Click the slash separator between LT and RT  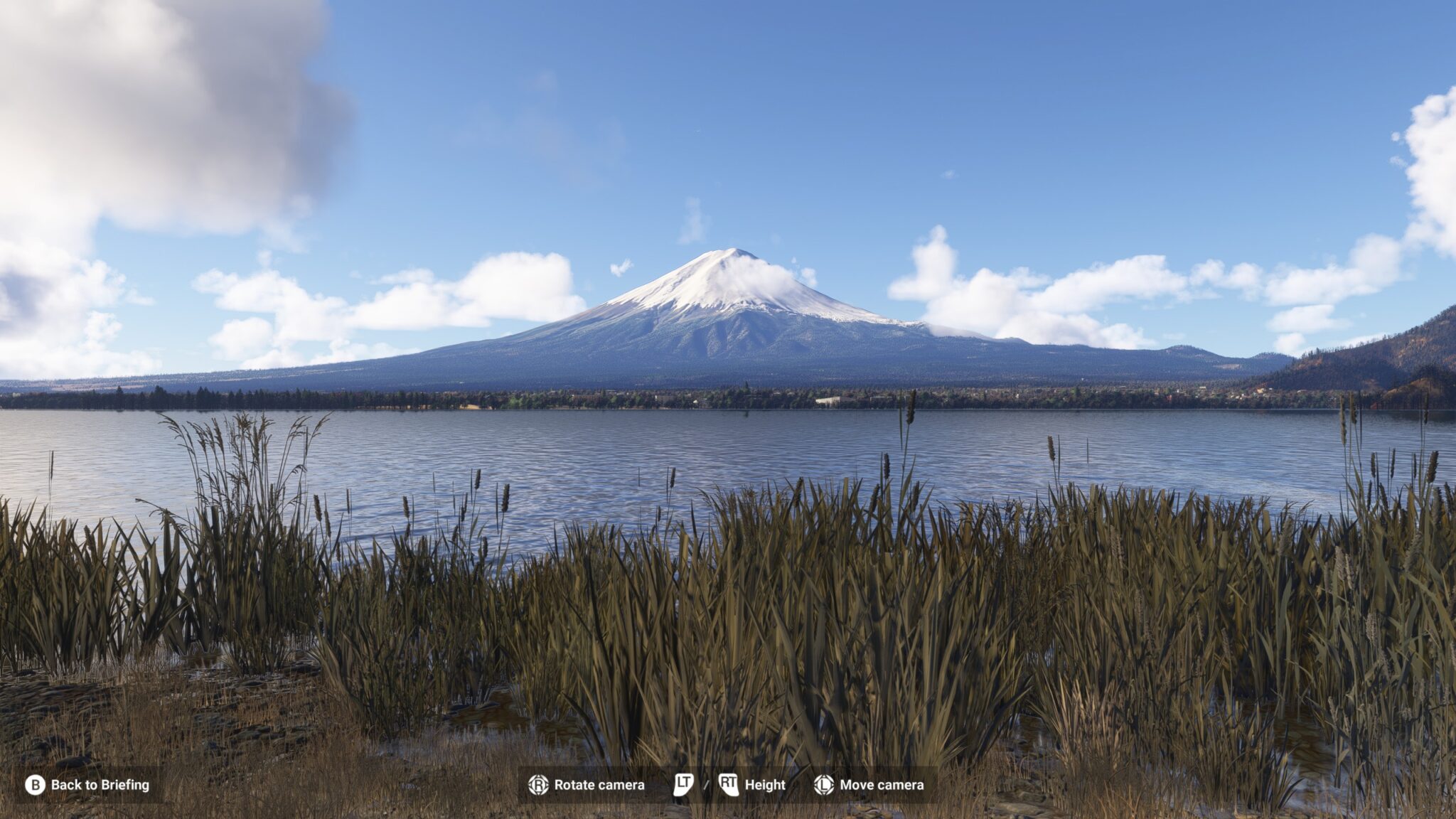click(706, 786)
